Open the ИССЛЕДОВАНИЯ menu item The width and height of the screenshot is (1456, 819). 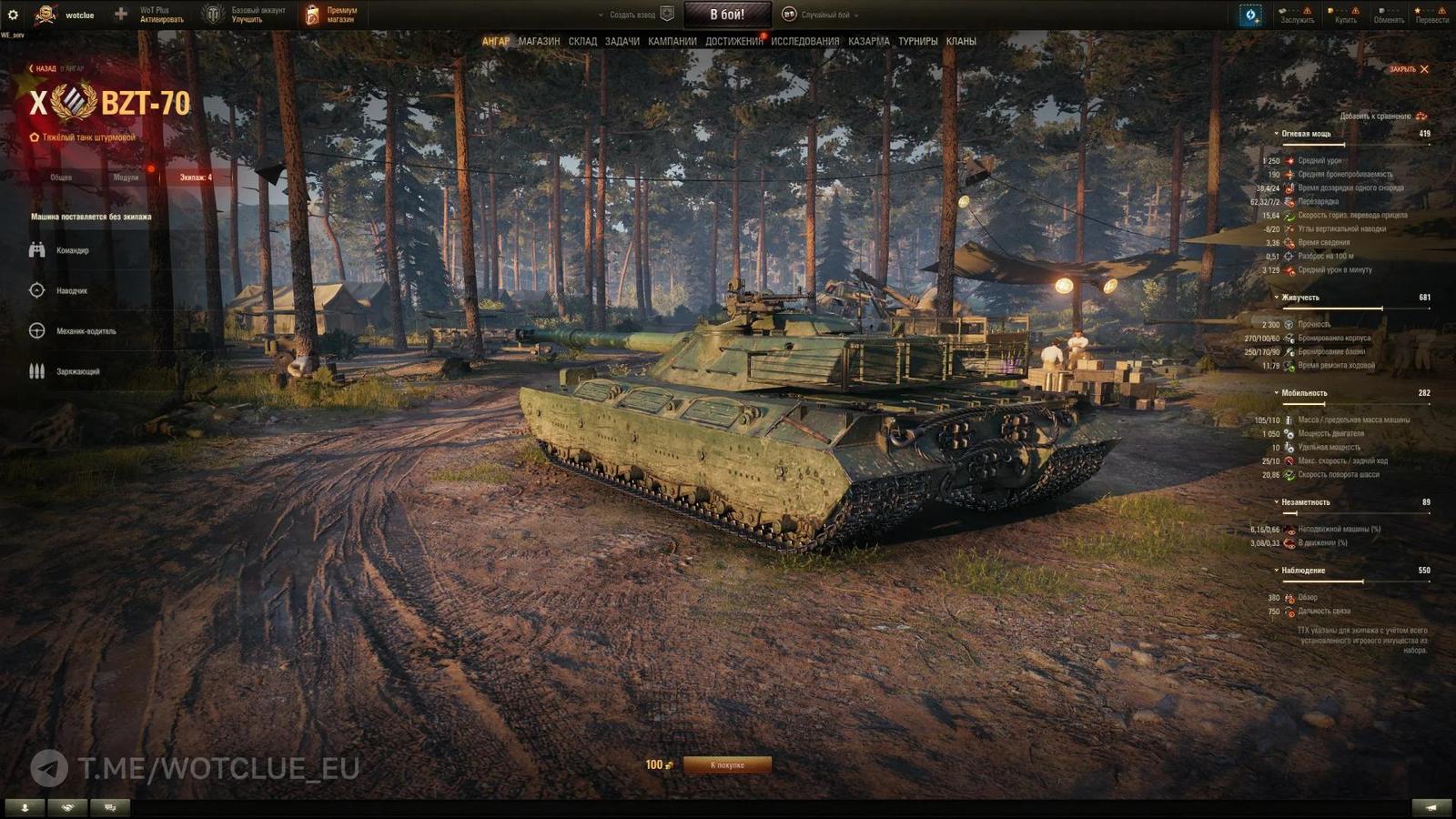pyautogui.click(x=806, y=41)
